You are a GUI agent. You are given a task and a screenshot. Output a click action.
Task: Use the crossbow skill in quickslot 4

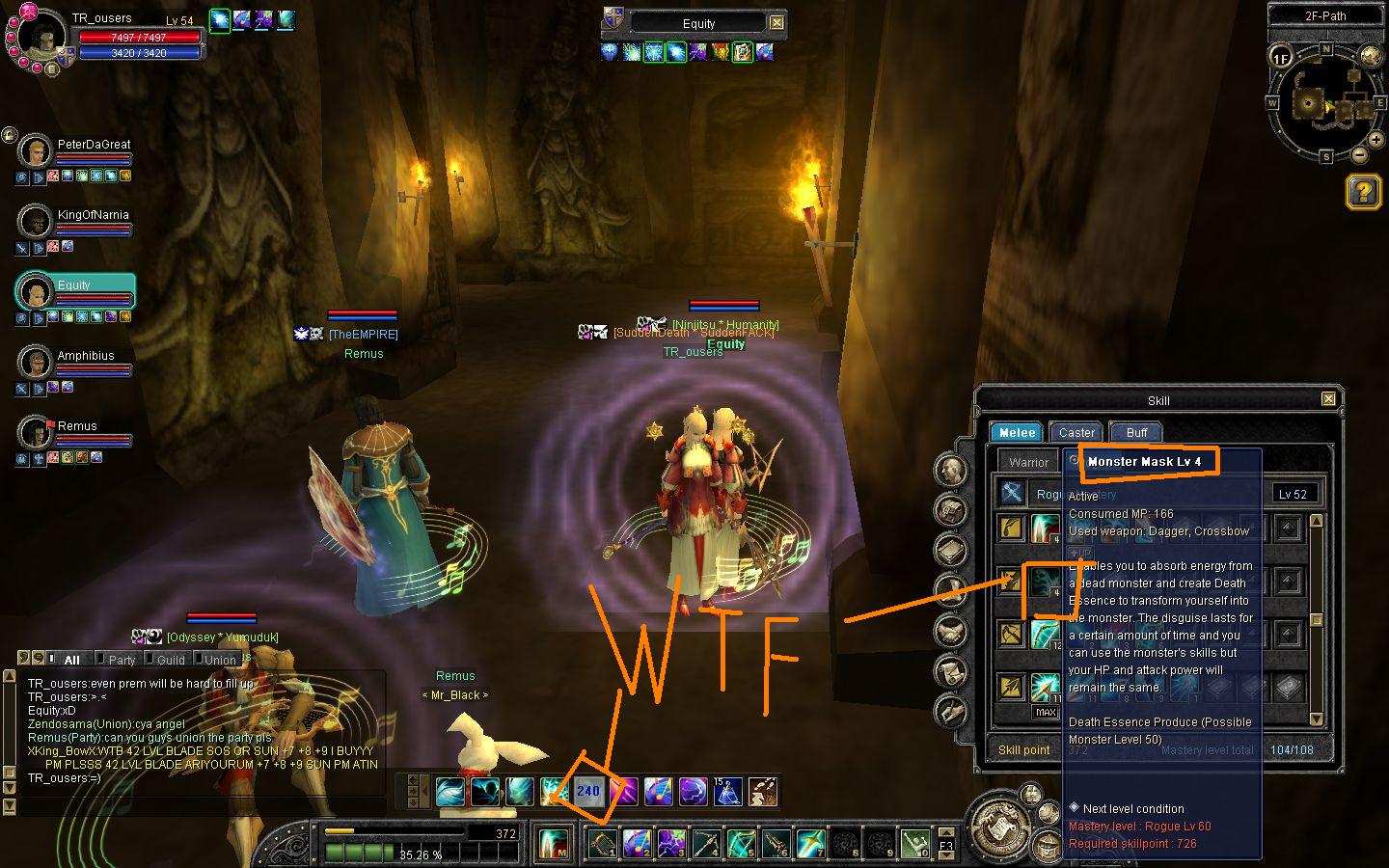point(707,844)
